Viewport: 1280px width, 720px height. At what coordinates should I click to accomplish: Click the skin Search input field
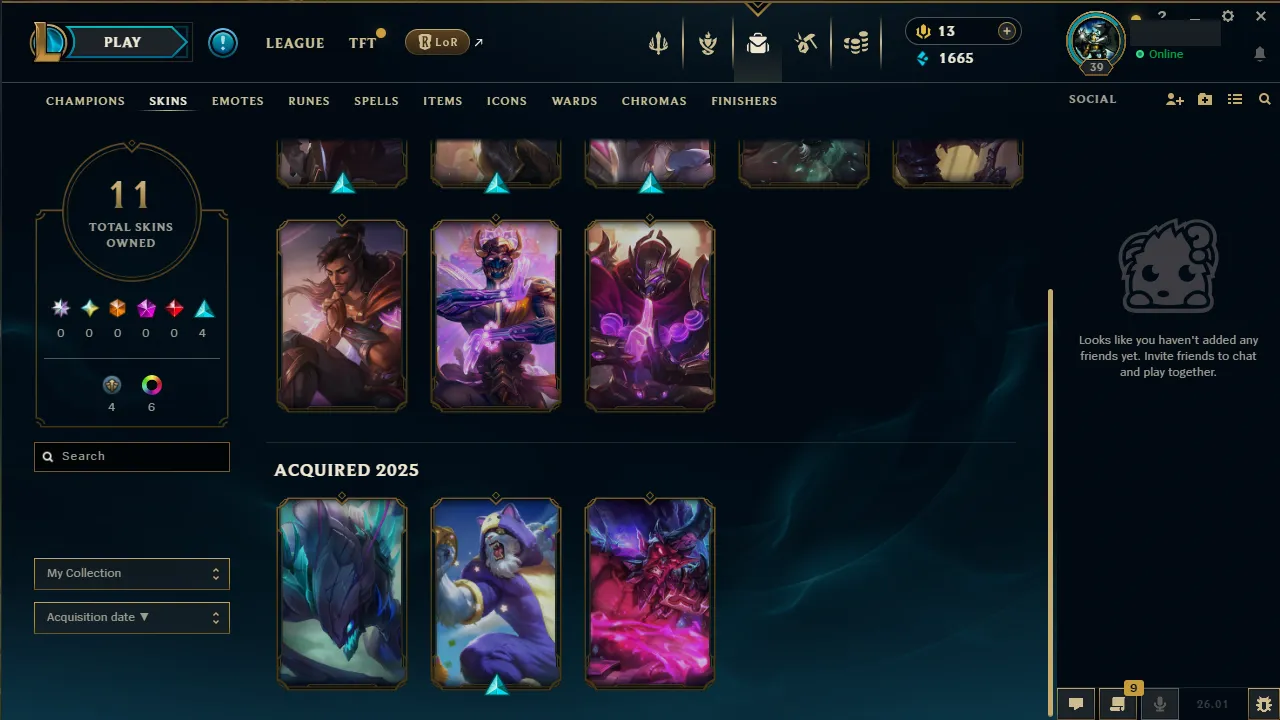pyautogui.click(x=131, y=456)
